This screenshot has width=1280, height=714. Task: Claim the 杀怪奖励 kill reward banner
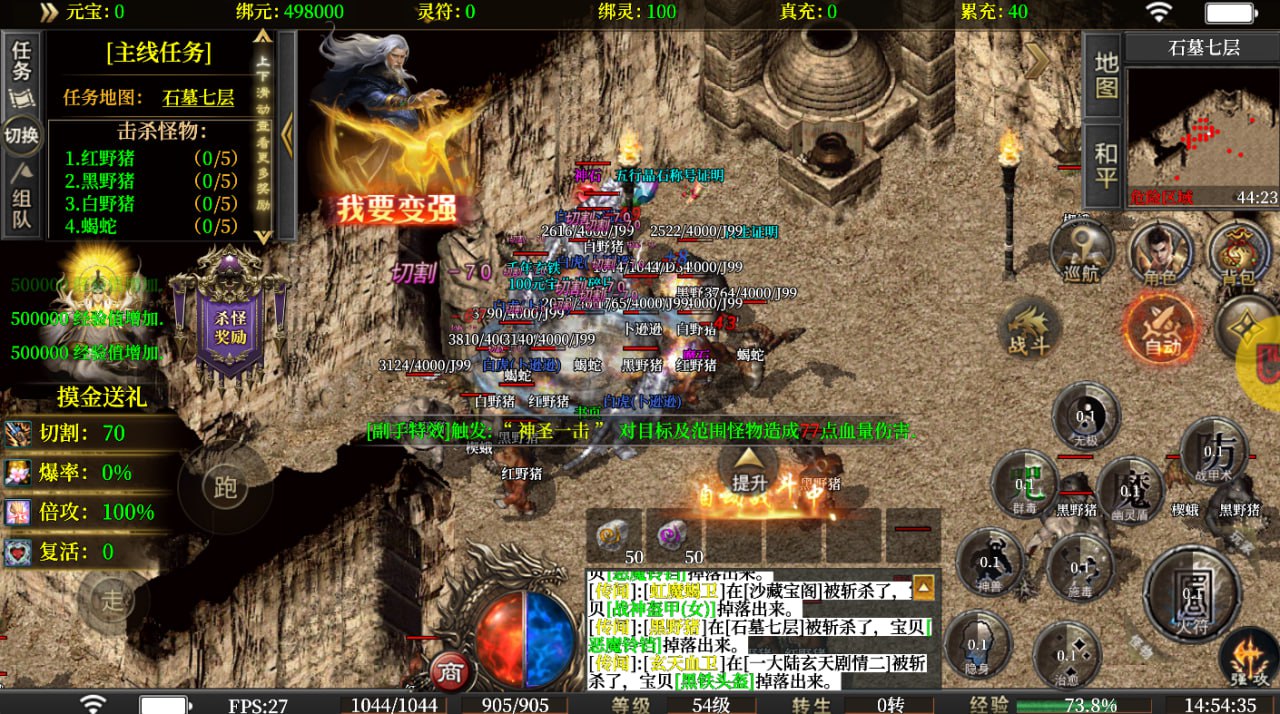click(x=230, y=320)
